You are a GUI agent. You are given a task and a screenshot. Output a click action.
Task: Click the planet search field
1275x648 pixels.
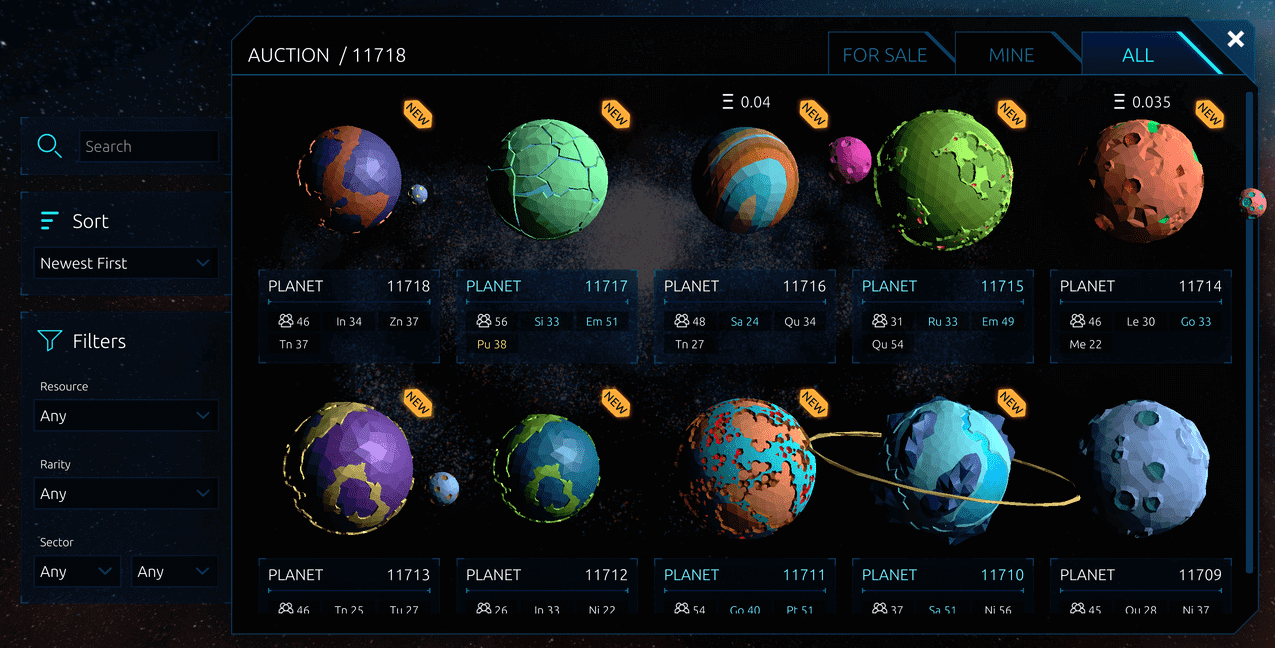(148, 146)
